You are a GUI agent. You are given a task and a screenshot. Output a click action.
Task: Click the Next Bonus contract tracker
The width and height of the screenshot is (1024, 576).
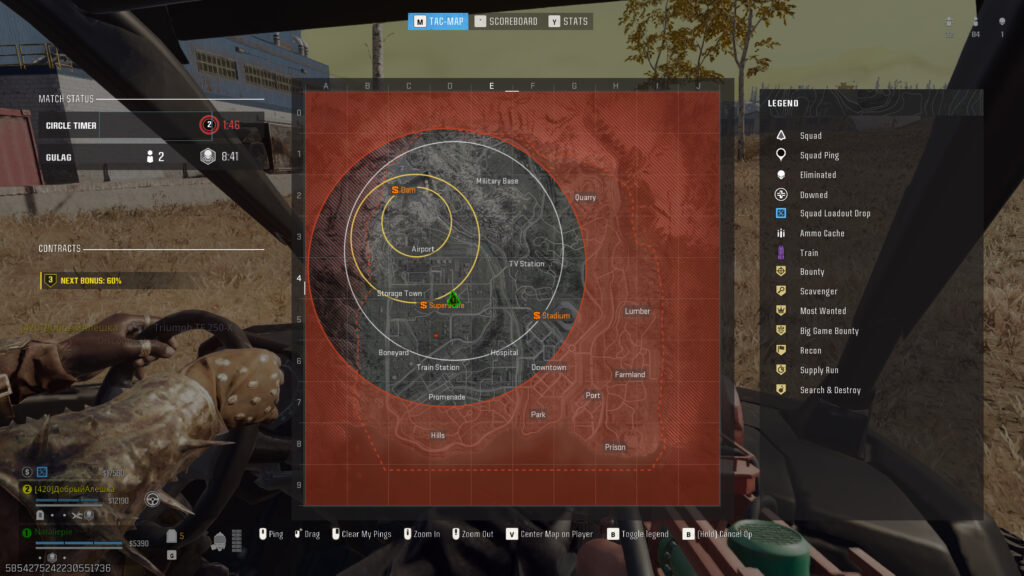coord(90,281)
